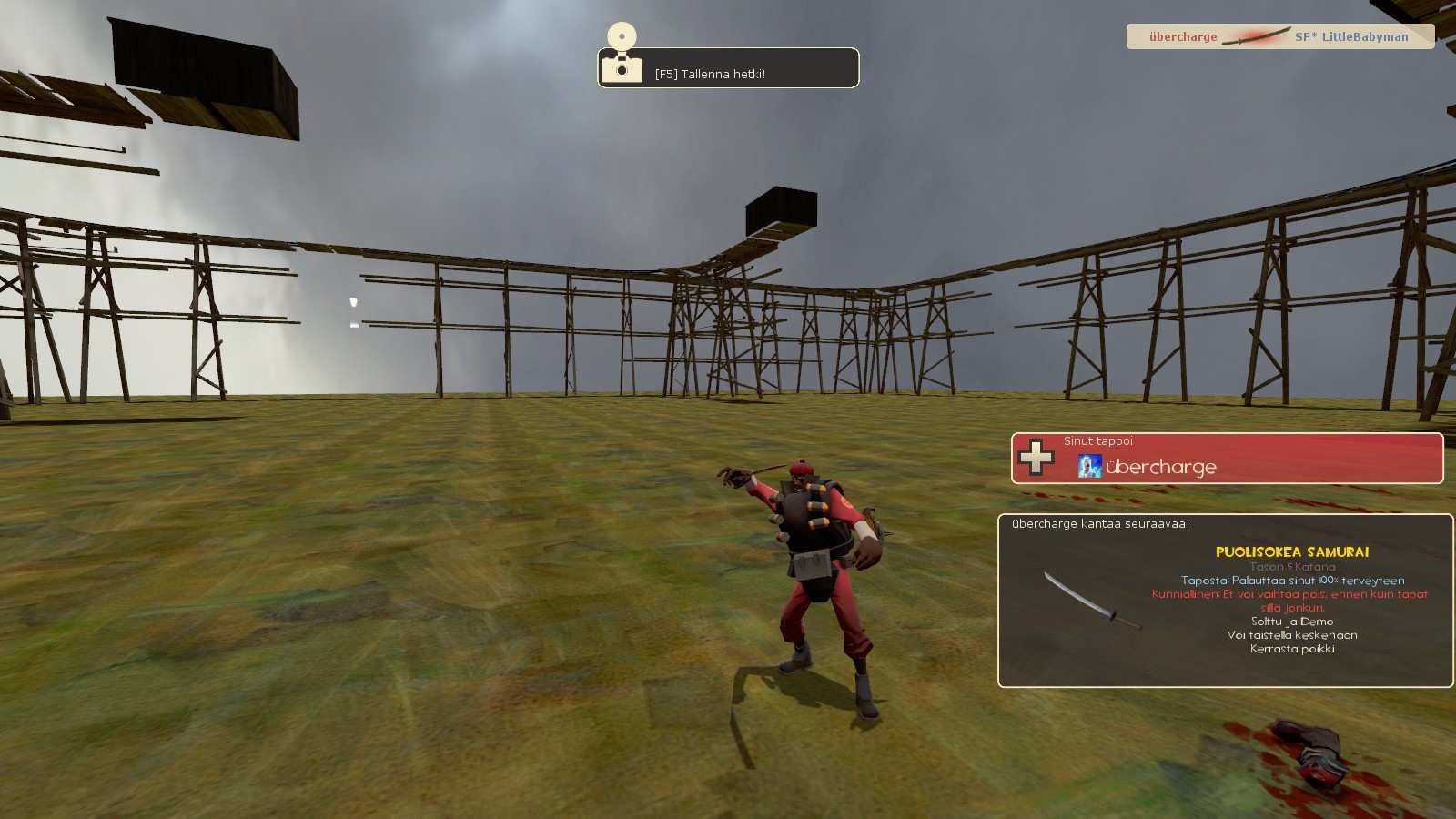Click übercharge's avatar in the killer panel
The height and width of the screenshot is (819, 1456).
tap(1088, 467)
